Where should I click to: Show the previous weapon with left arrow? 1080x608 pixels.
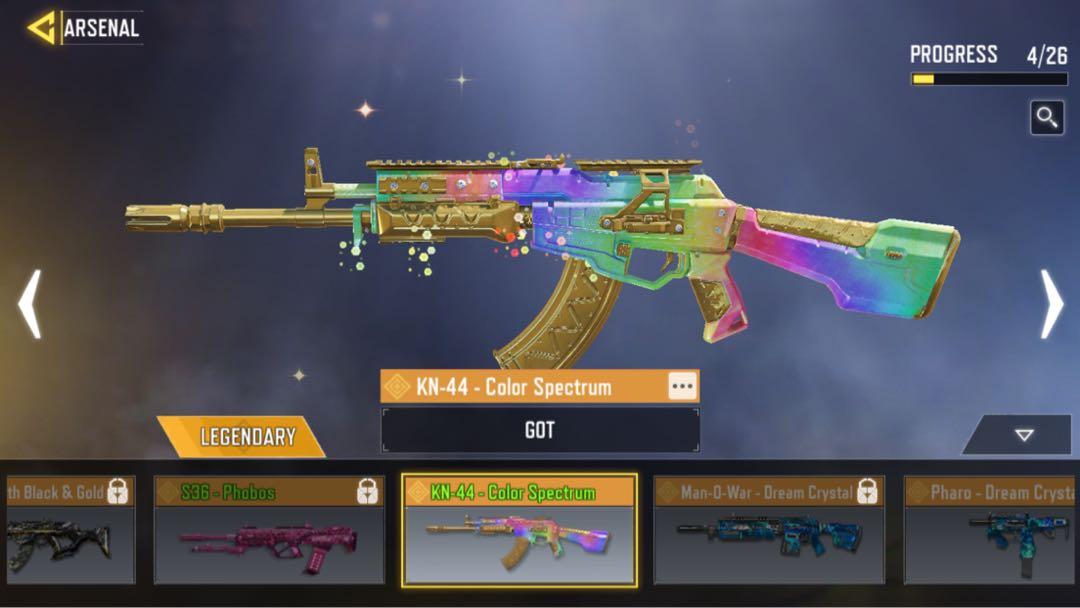point(30,304)
